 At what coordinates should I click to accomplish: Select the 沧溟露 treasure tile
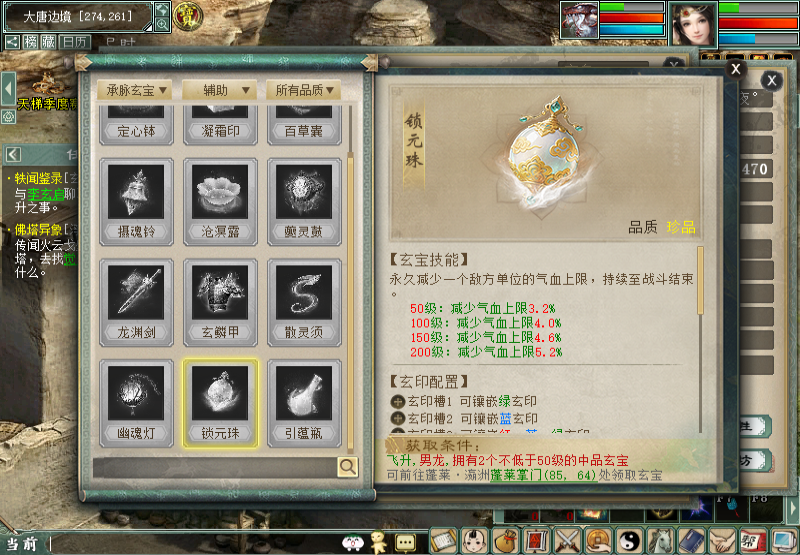click(x=220, y=202)
